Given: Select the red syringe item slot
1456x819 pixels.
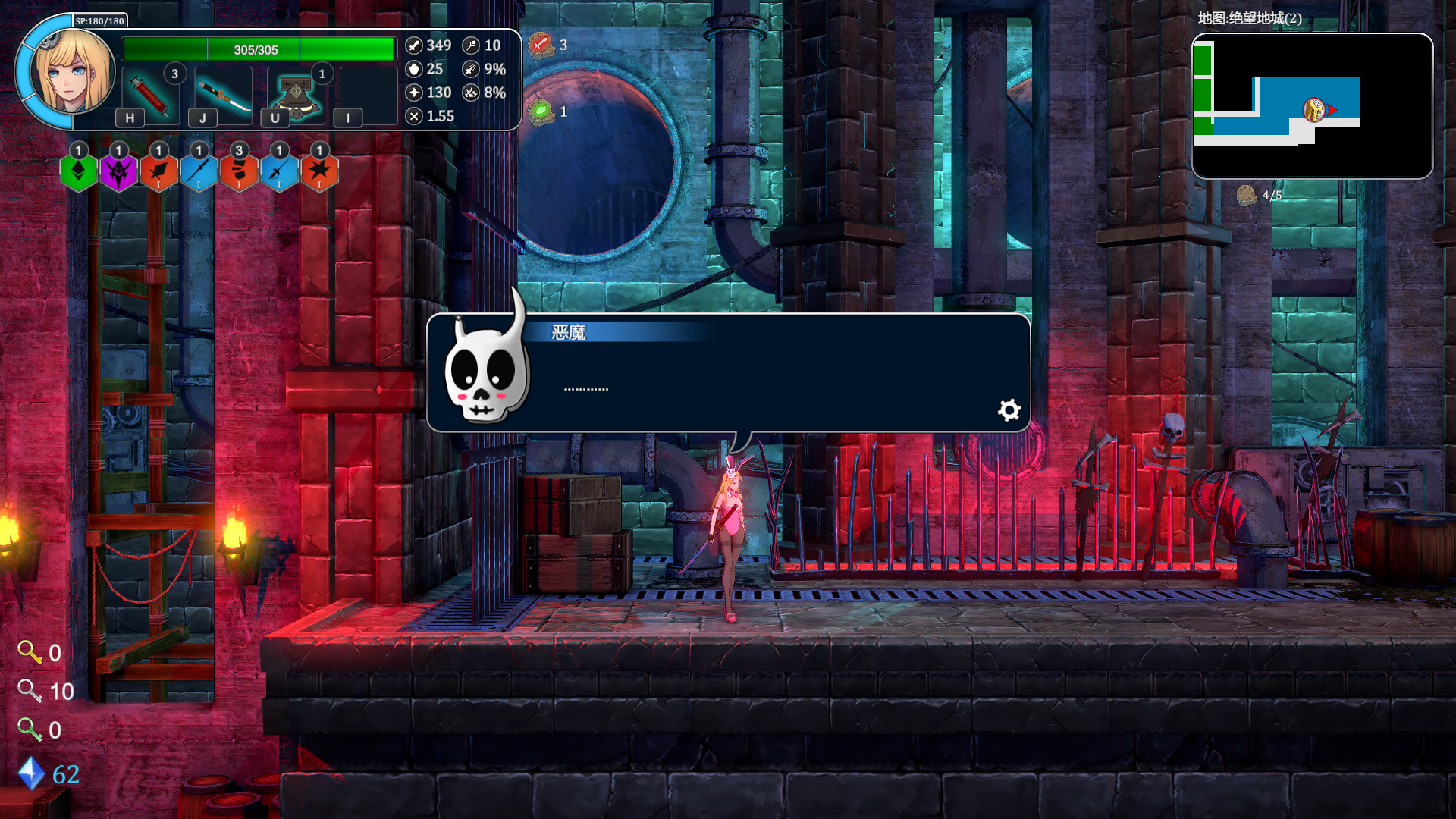Looking at the screenshot, I should tap(150, 95).
